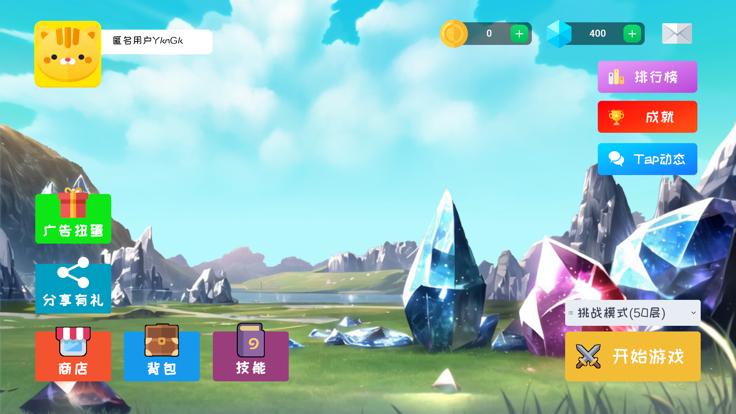The height and width of the screenshot is (414, 736).
Task: View the 成就 achievements
Action: point(647,117)
